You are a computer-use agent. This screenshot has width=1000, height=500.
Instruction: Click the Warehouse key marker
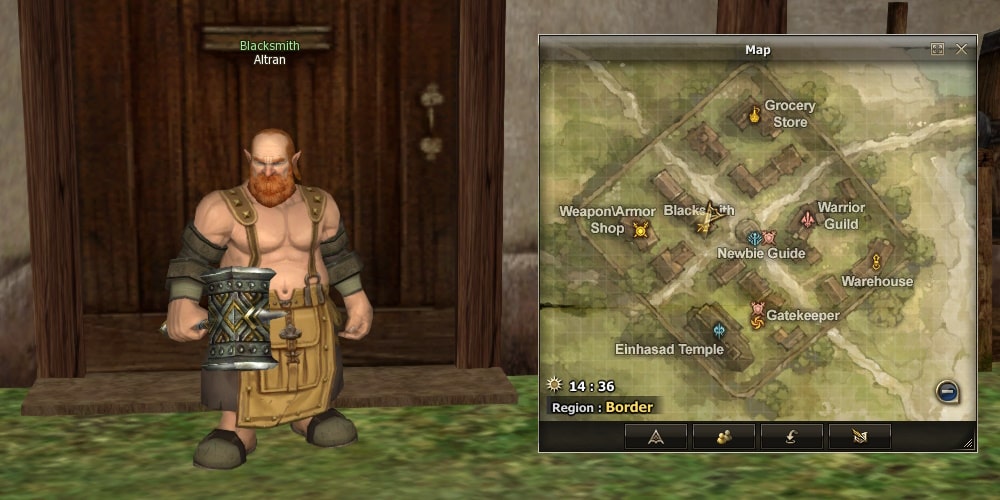[876, 262]
